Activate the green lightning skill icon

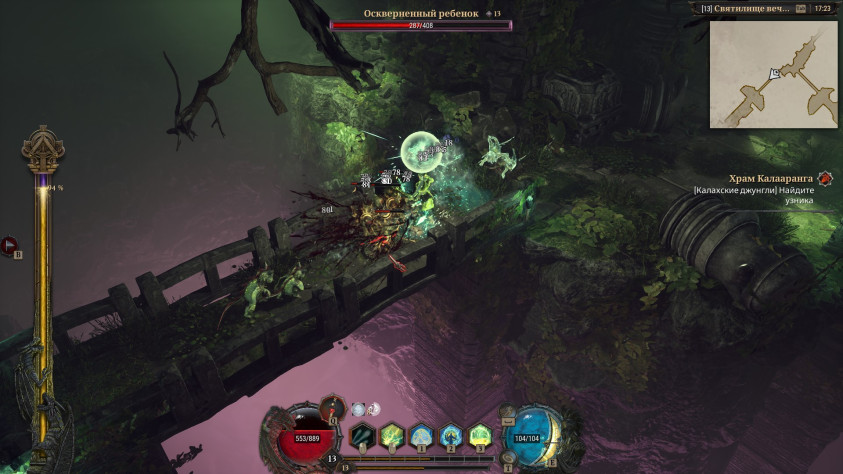click(x=391, y=434)
